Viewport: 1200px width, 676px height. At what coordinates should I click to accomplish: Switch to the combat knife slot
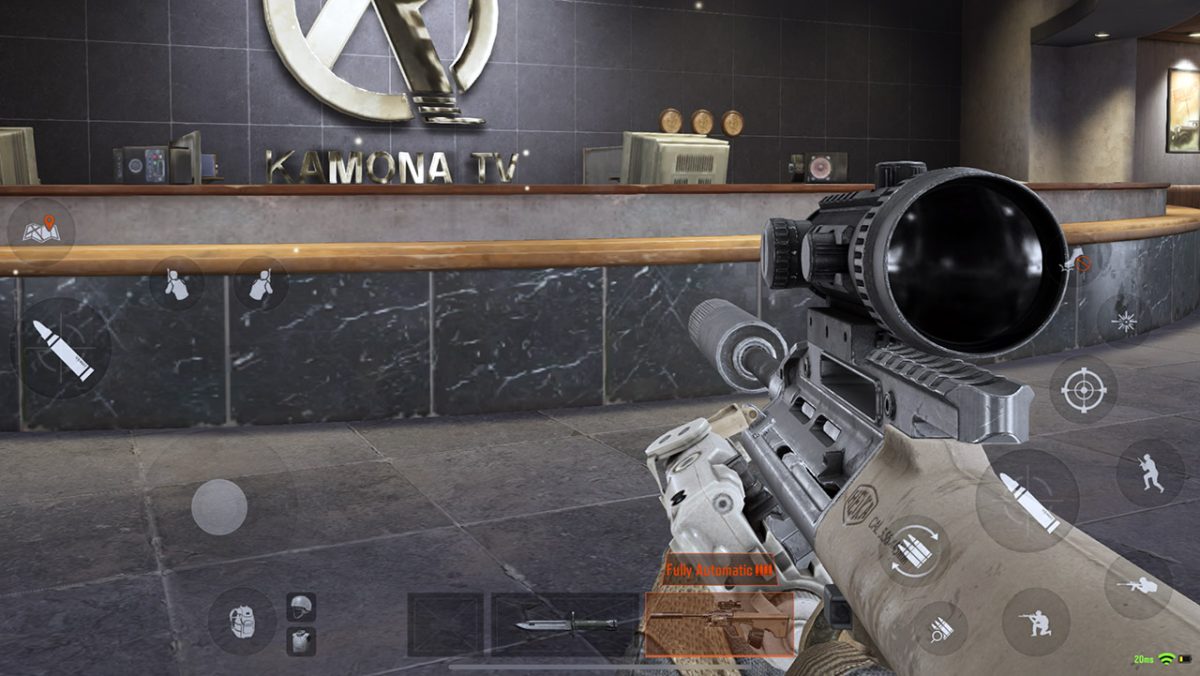click(565, 624)
